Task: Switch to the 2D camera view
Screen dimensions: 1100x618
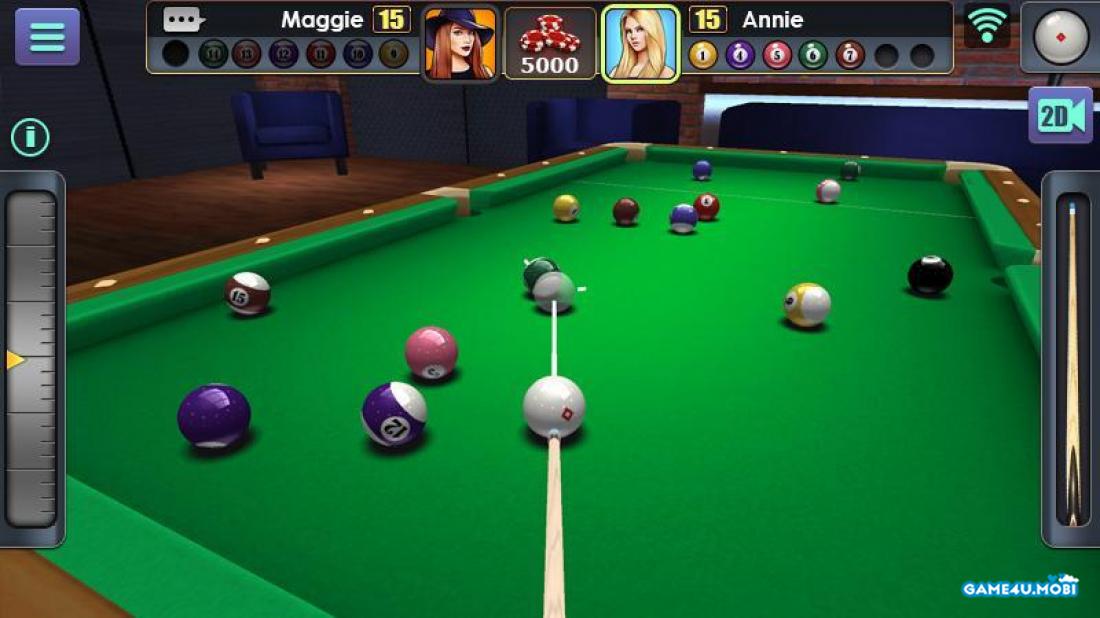Action: 1060,116
